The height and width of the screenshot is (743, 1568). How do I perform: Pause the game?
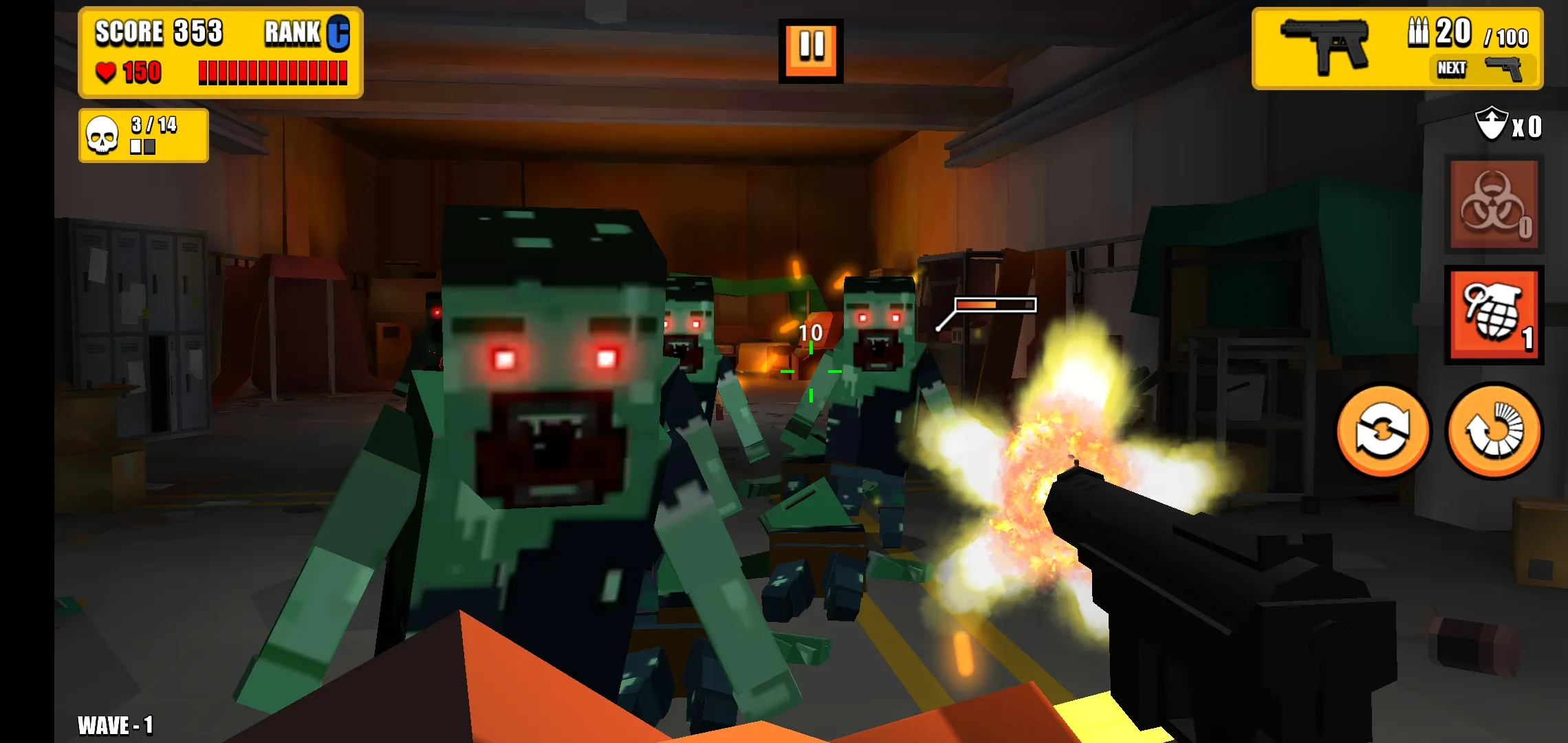[812, 50]
